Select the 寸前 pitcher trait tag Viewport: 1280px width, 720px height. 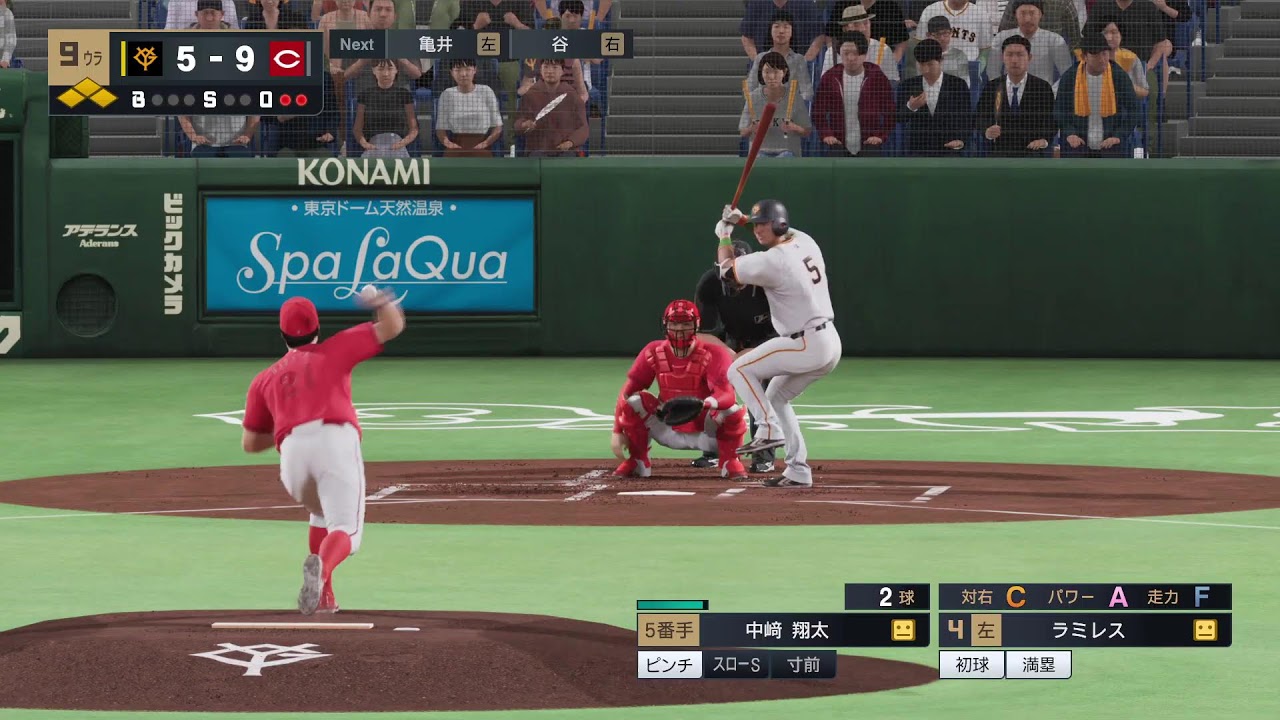[803, 665]
